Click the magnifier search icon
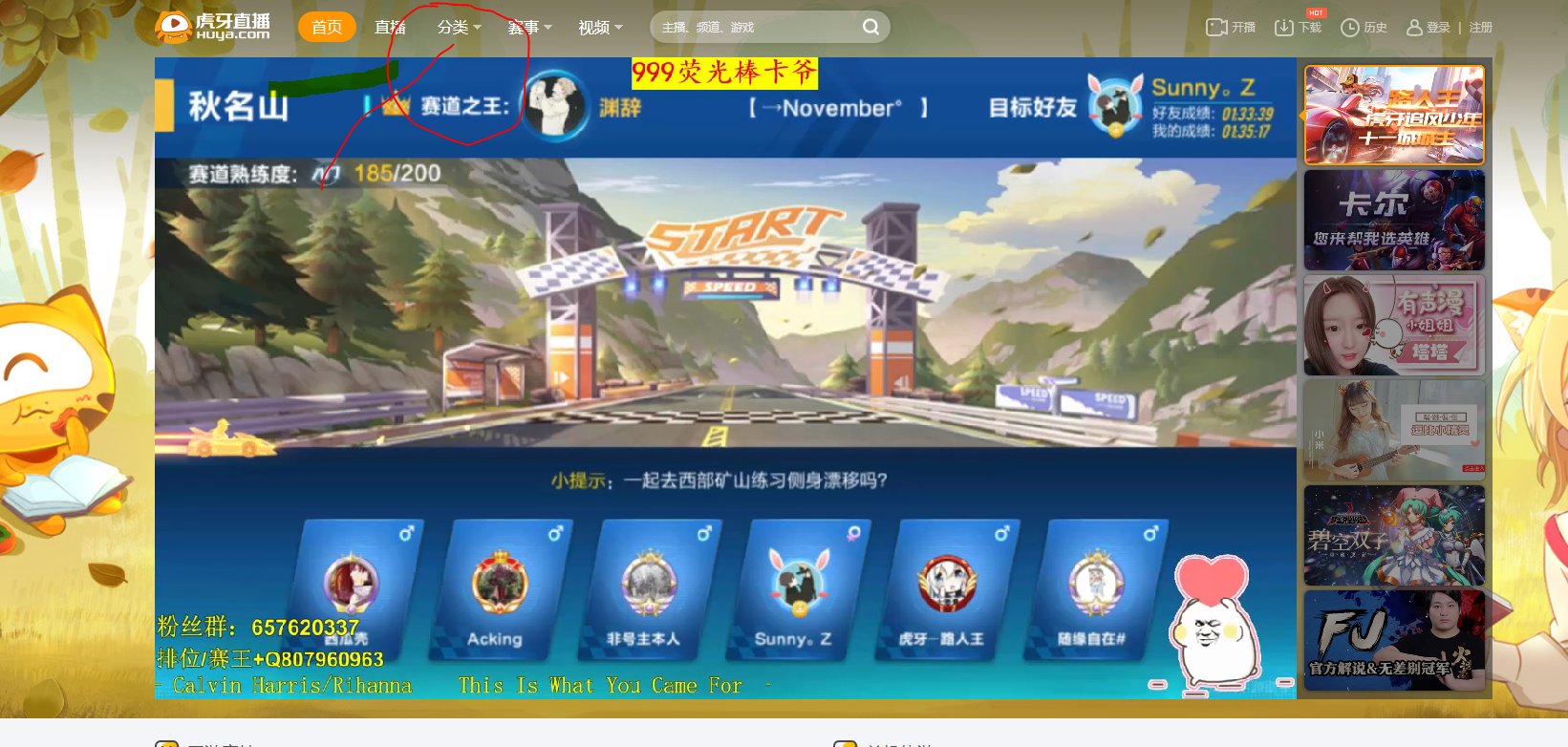The height and width of the screenshot is (747, 1568). coord(870,28)
